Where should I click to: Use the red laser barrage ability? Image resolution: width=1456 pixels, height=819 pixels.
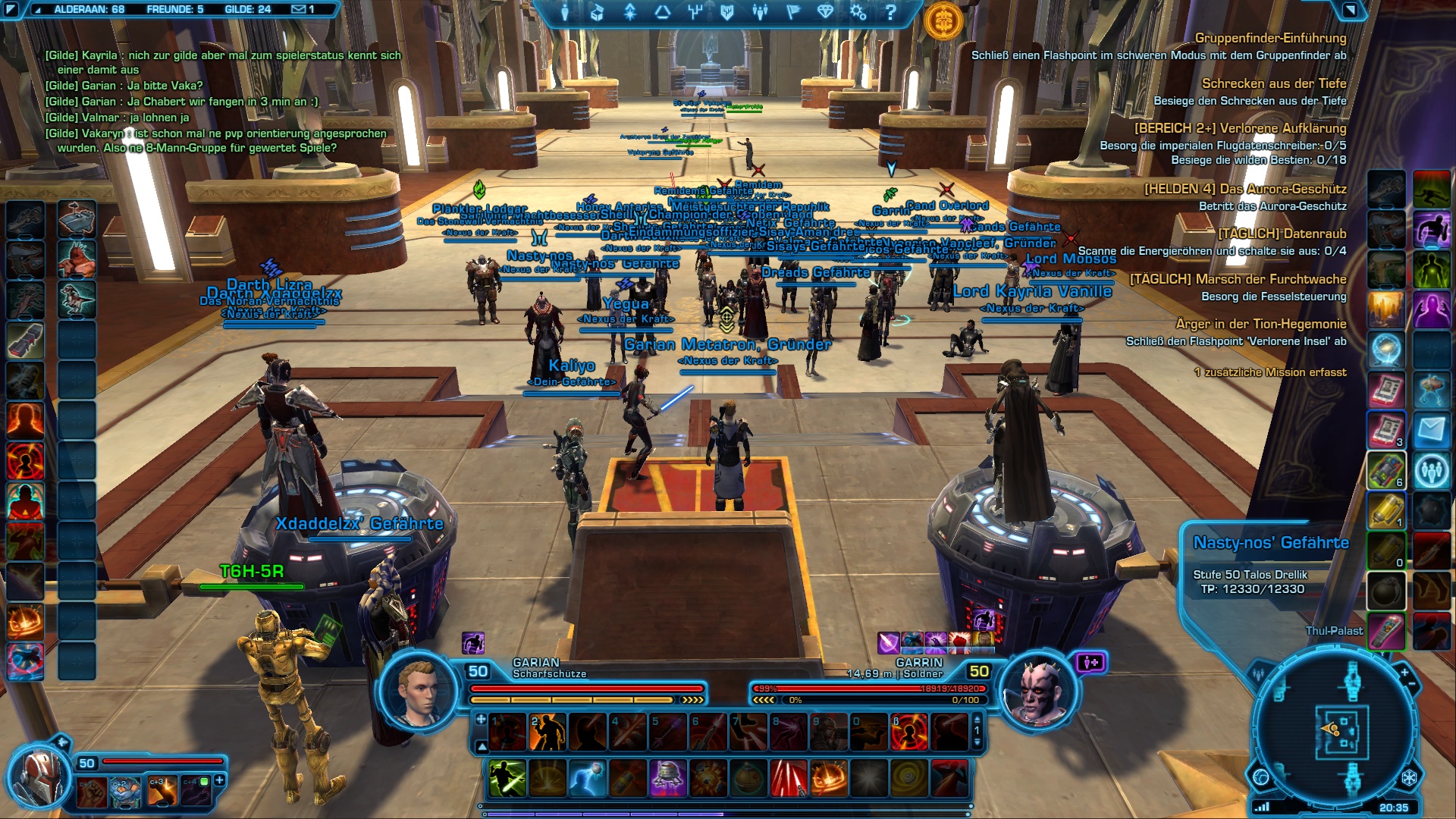click(789, 779)
